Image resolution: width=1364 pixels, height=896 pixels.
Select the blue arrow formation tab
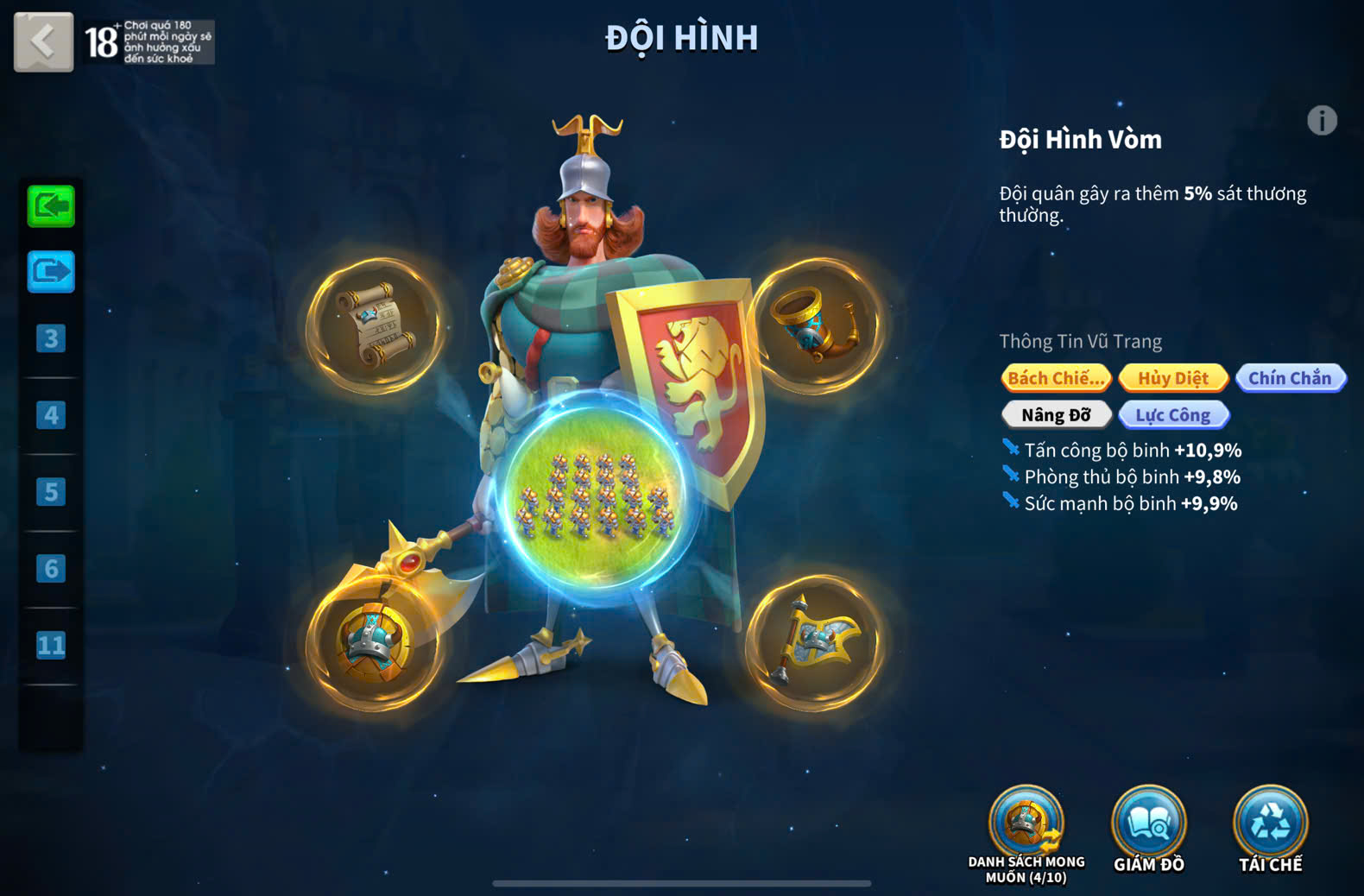[51, 273]
